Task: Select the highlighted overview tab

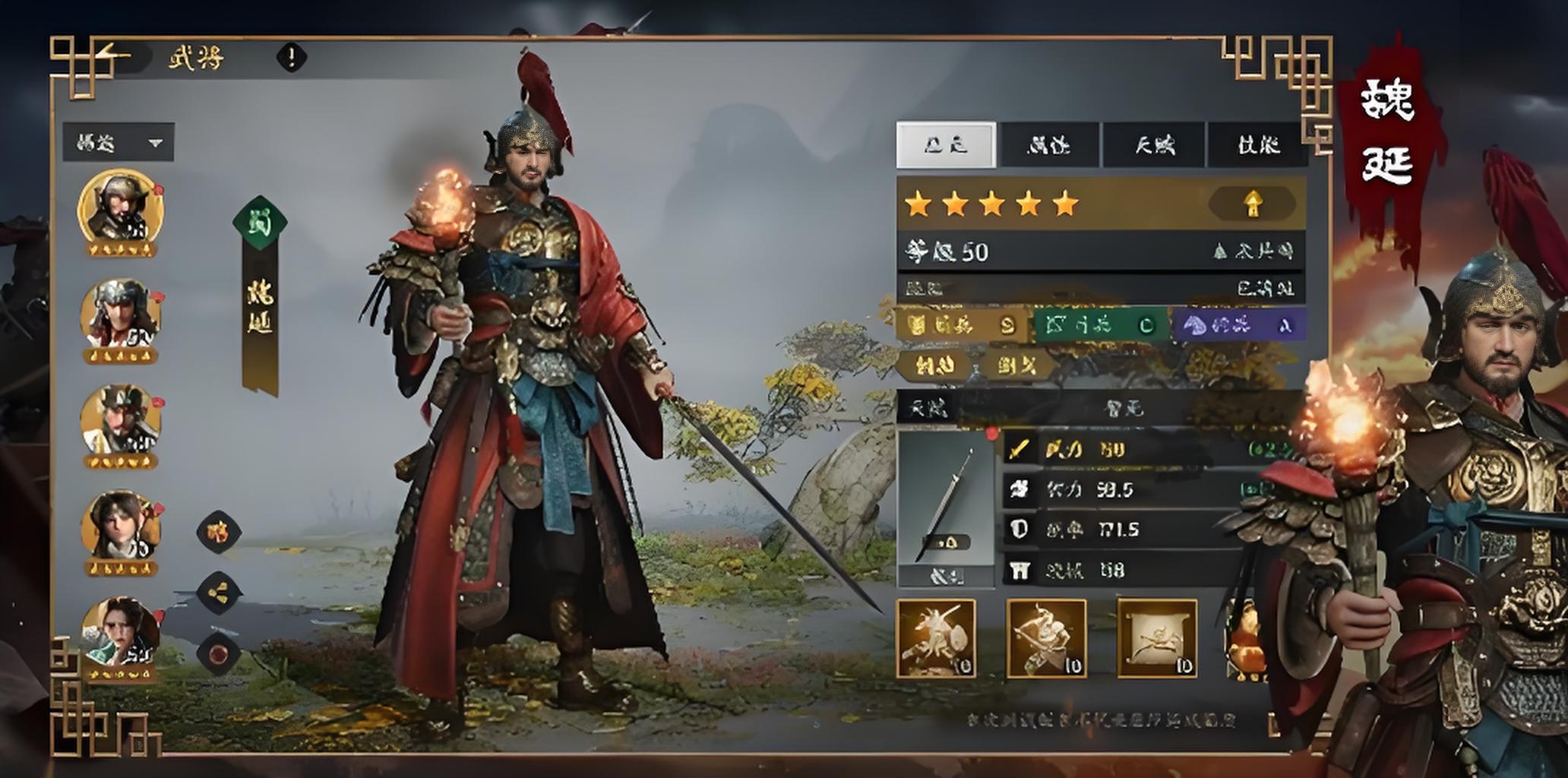Action: (946, 144)
